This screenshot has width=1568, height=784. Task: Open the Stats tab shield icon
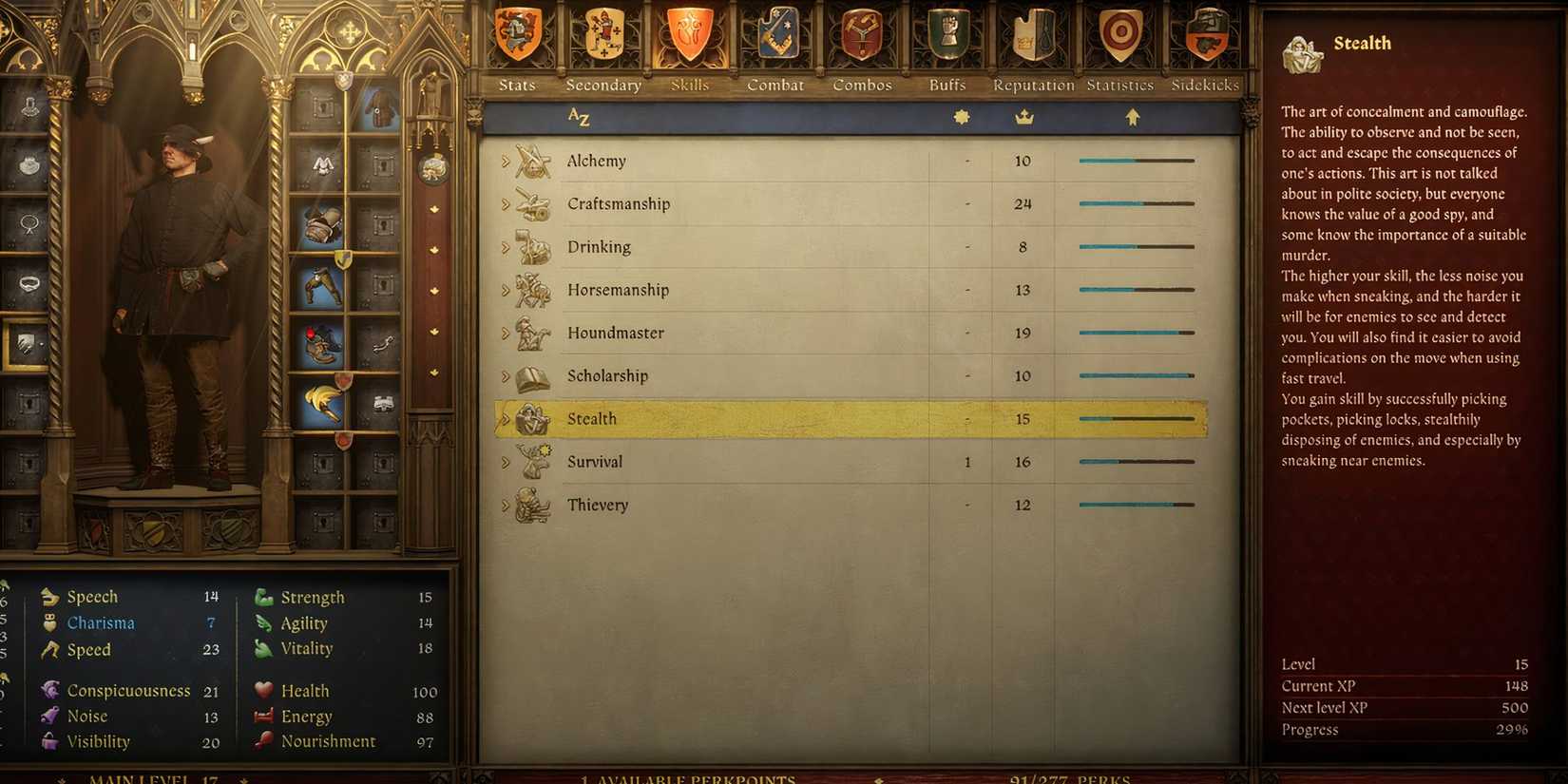point(516,33)
